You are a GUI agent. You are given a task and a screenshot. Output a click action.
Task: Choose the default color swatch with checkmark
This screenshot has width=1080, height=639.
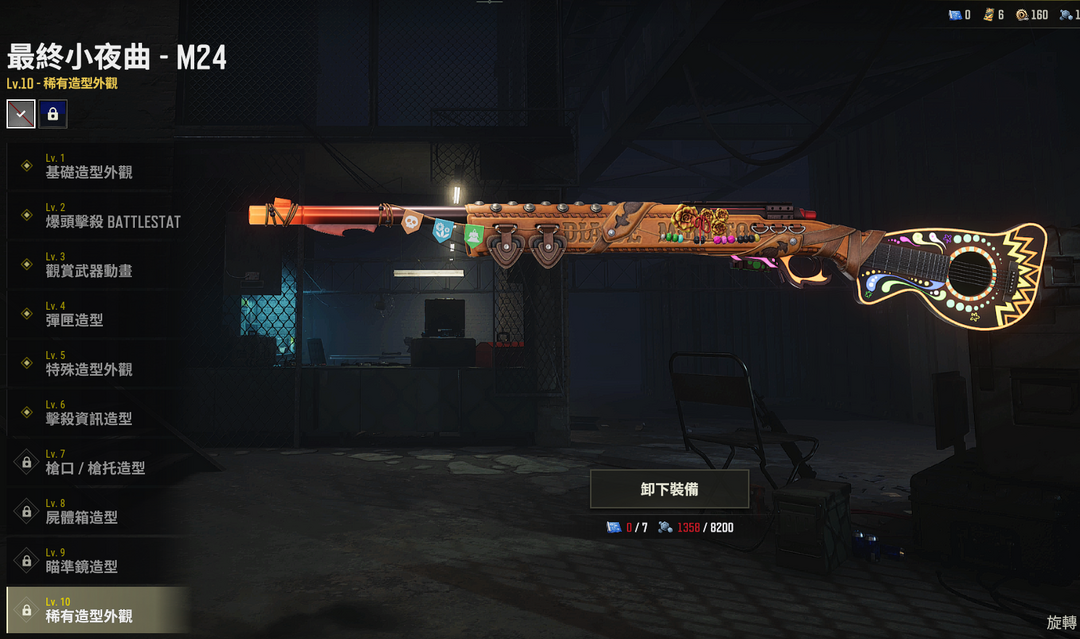pos(21,114)
